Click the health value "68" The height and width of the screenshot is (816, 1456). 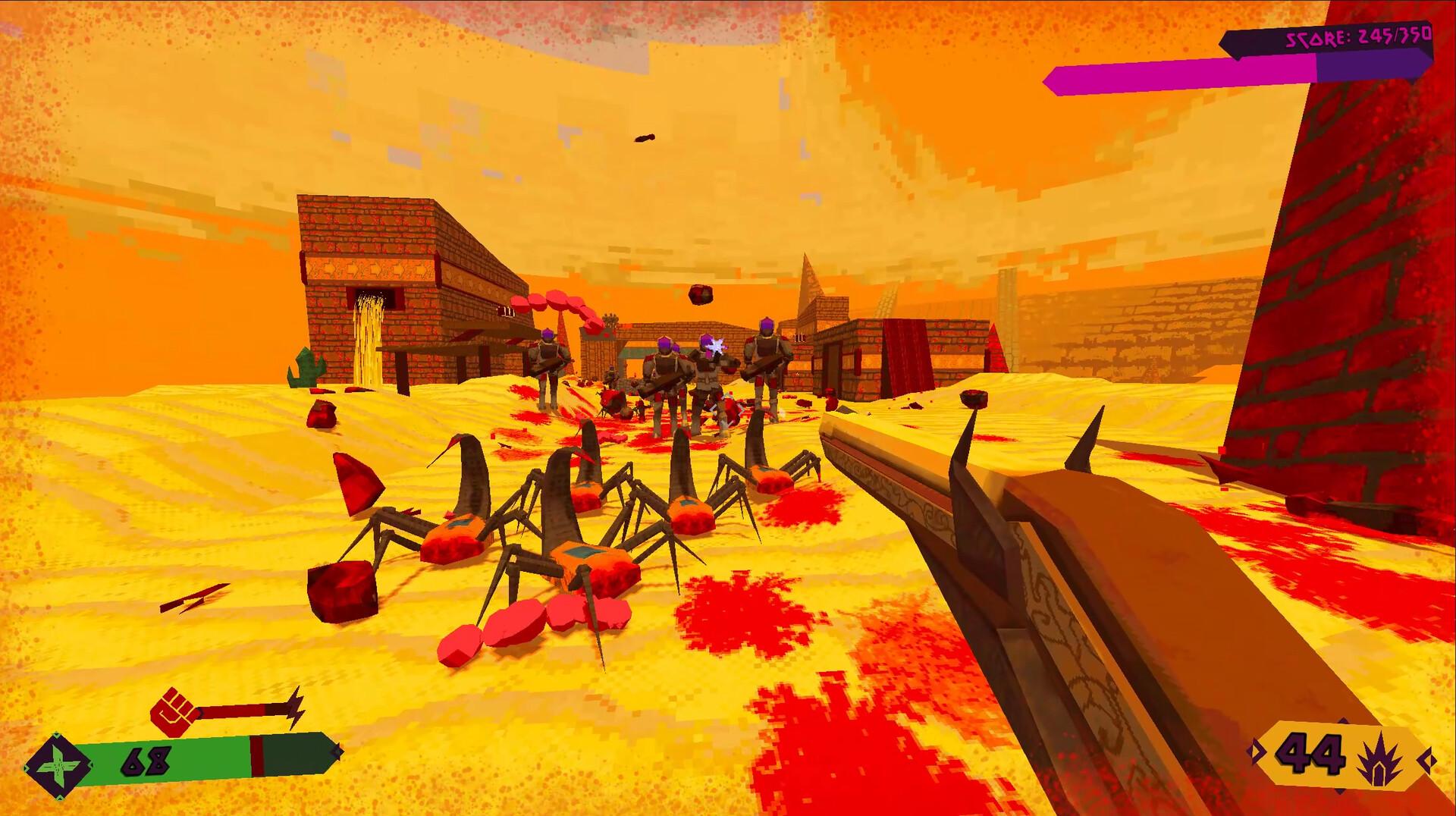click(148, 762)
